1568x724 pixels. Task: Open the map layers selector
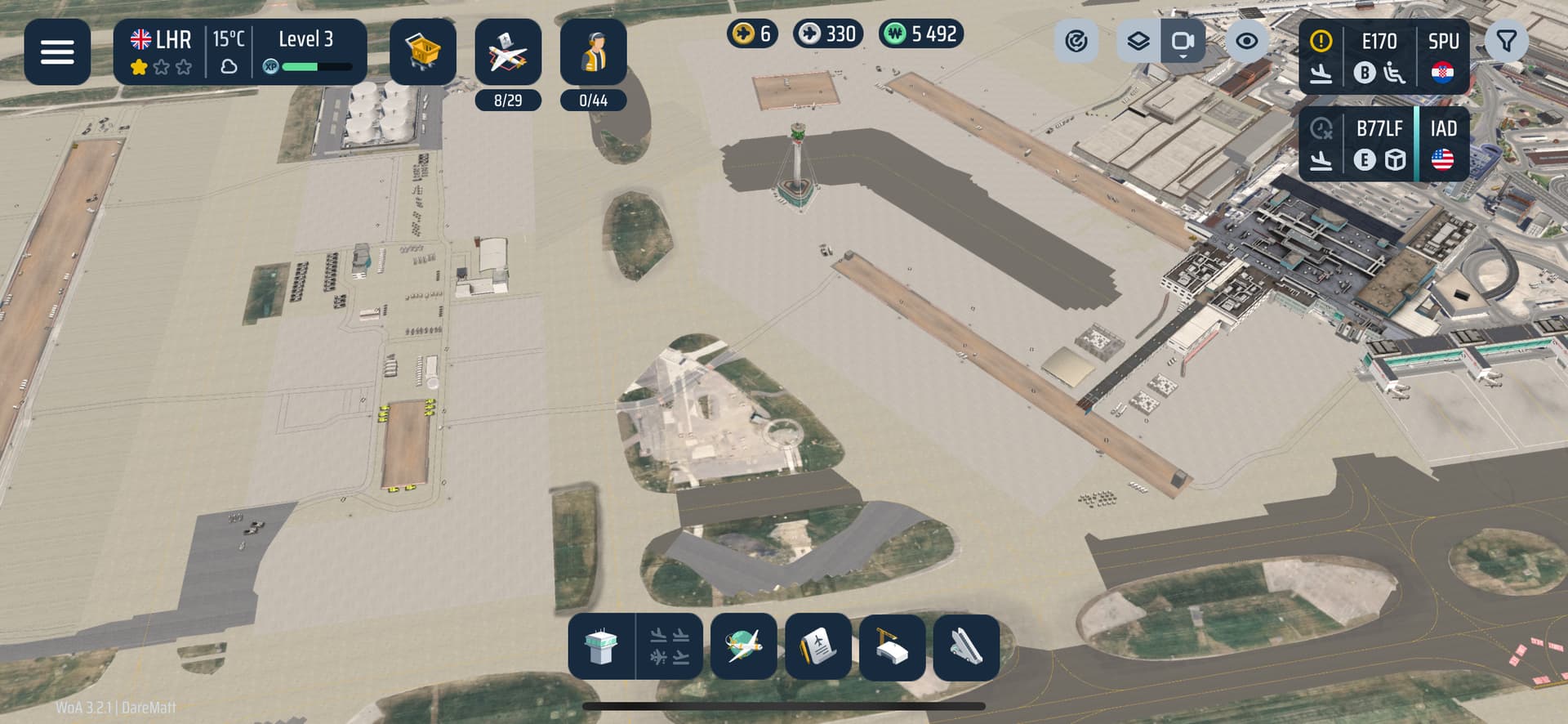point(1138,41)
